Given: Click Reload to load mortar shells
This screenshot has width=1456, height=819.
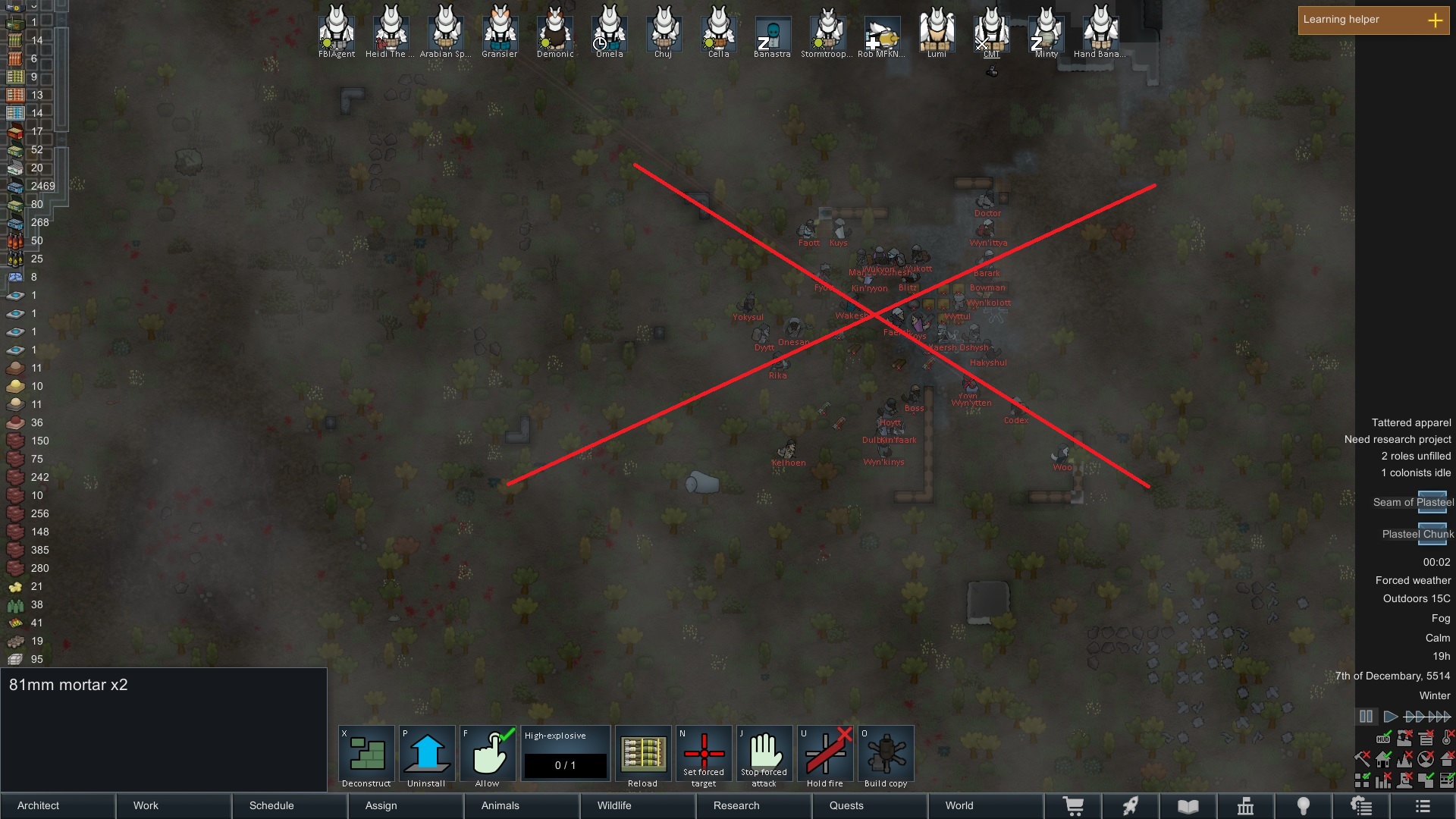Looking at the screenshot, I should click(x=642, y=753).
